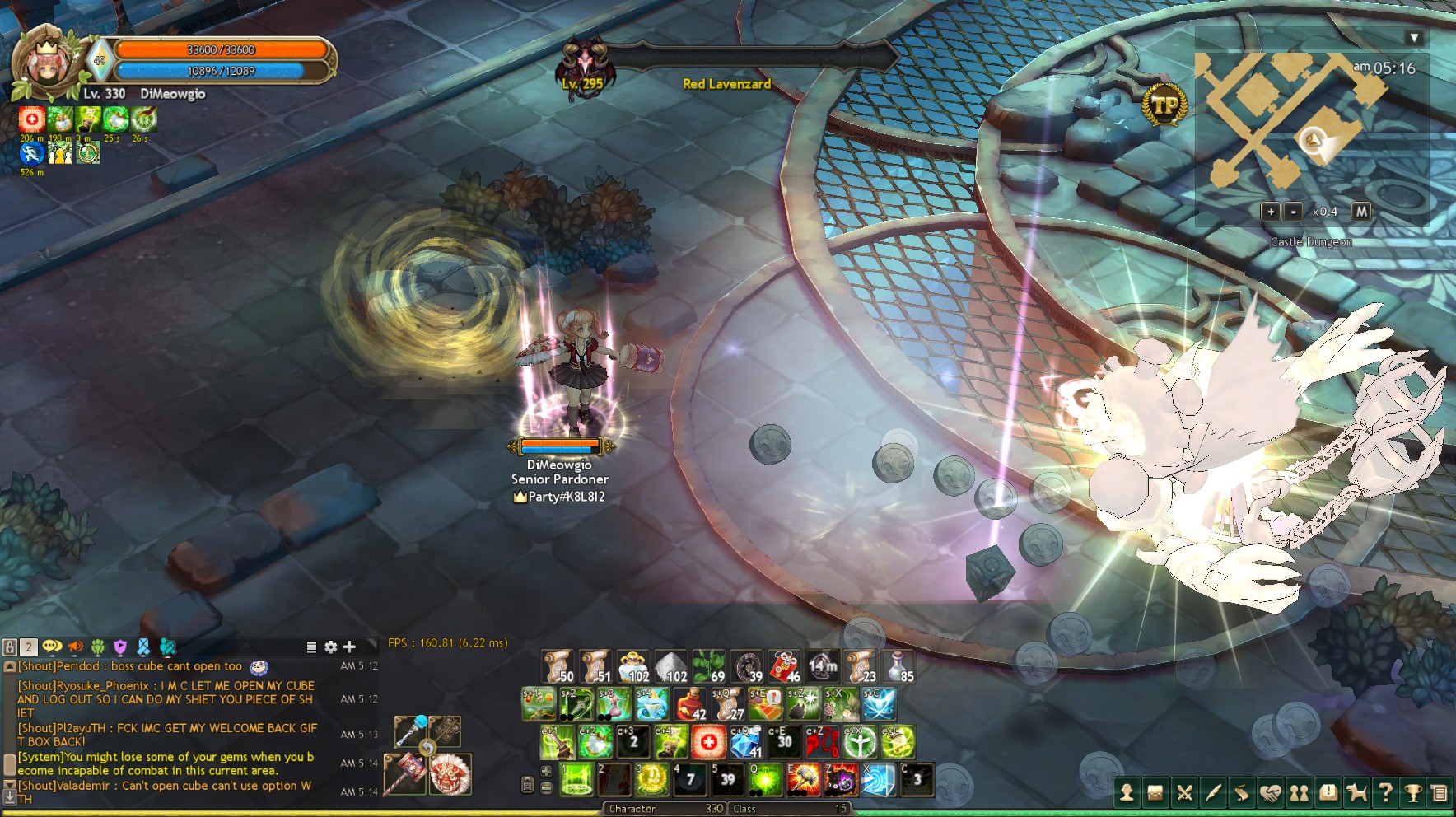Zoom out the minimap with minus button
Screen dimensions: 1456x817
pos(1294,212)
